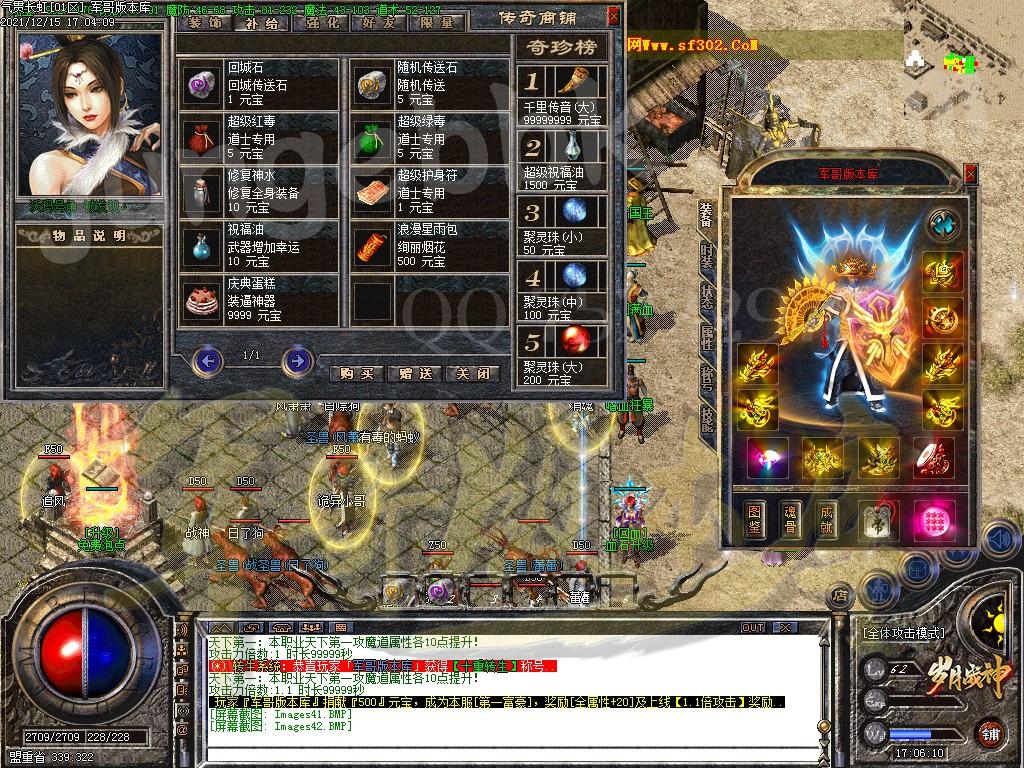This screenshot has width=1024, height=768.
Task: Switch to the 装饰 shop tab
Action: [x=204, y=22]
